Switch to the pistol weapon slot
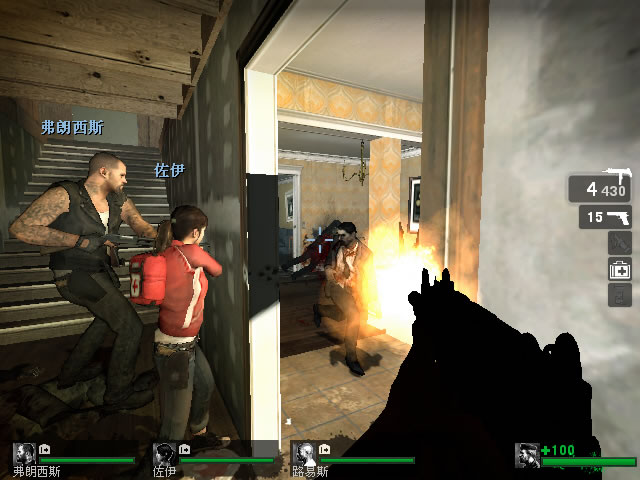The image size is (640, 480). tap(605, 217)
